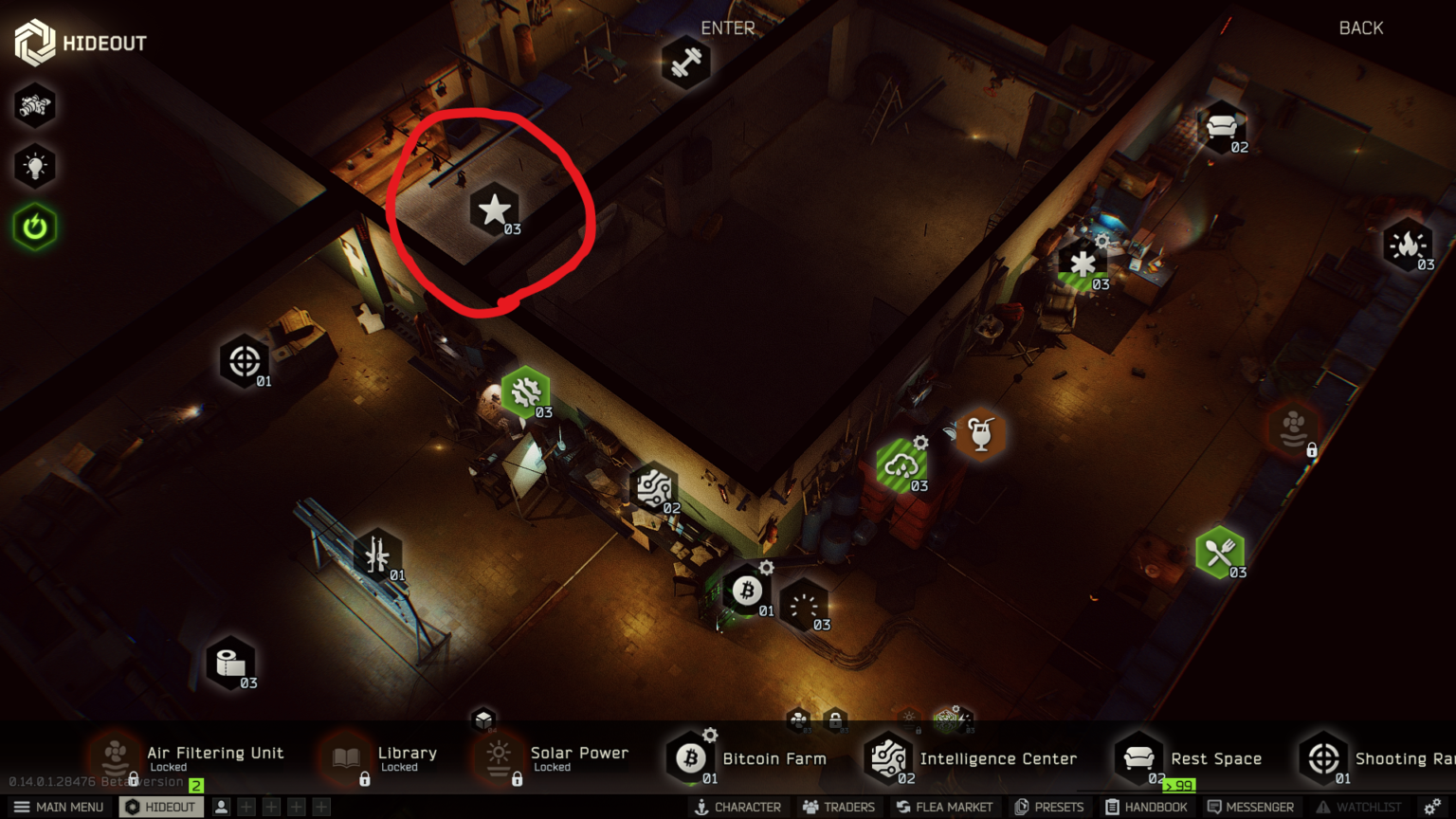Open weapon PRESETS
This screenshot has width=1456, height=819.
point(1048,807)
